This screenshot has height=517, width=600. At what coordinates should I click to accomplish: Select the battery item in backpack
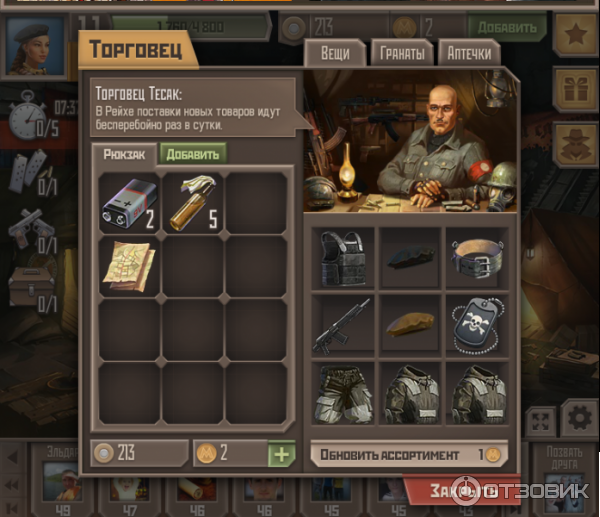(130, 200)
